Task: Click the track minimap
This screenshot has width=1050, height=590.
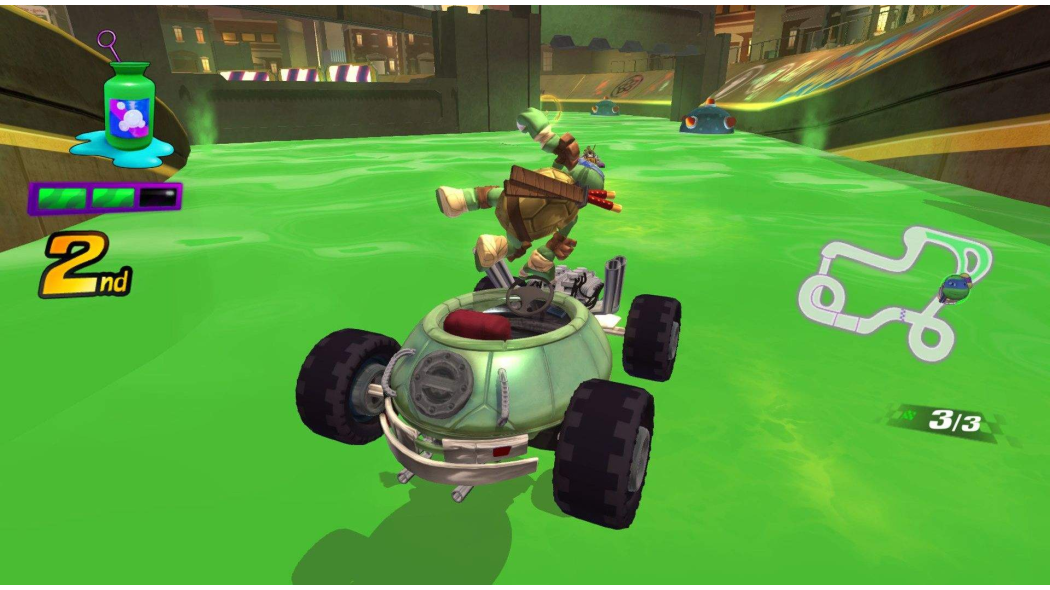Action: [893, 292]
